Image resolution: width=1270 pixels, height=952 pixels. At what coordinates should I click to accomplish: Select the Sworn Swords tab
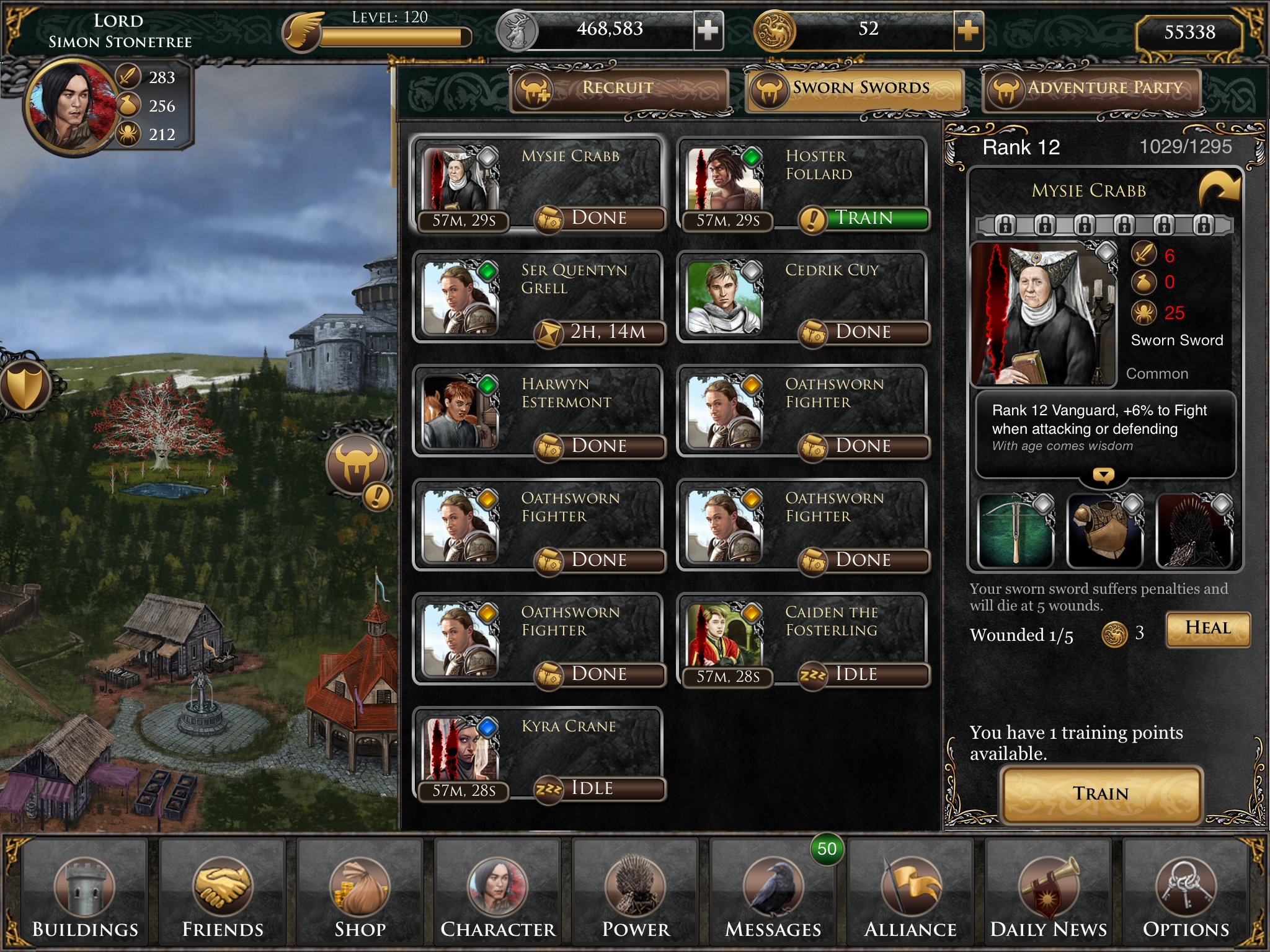click(x=855, y=89)
